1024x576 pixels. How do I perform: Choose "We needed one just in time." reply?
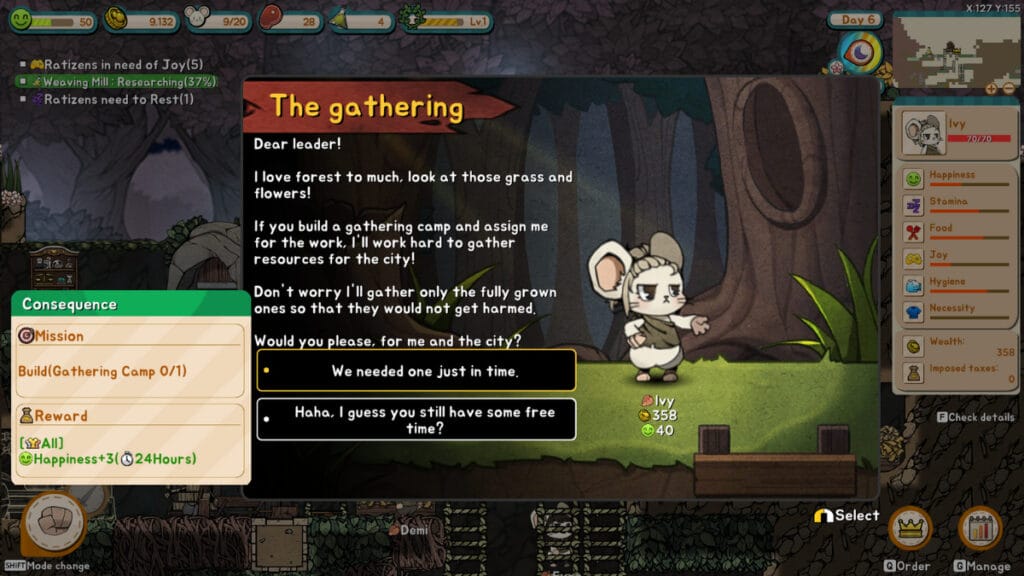(416, 371)
